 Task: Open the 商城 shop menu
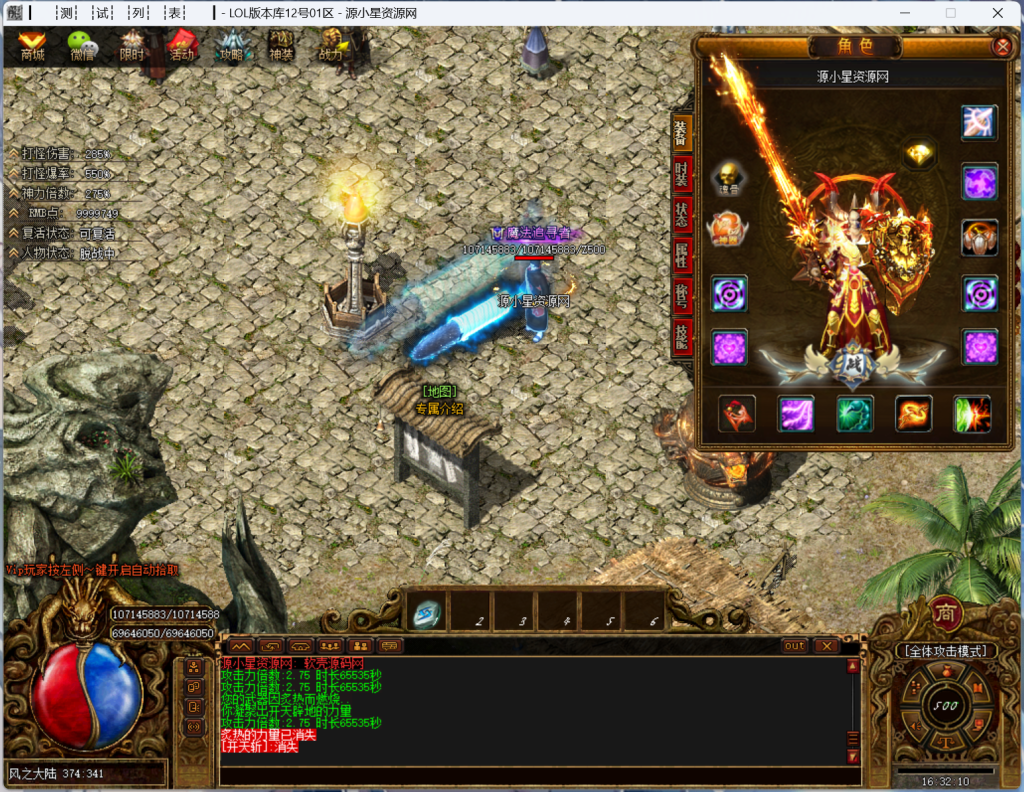click(x=33, y=46)
